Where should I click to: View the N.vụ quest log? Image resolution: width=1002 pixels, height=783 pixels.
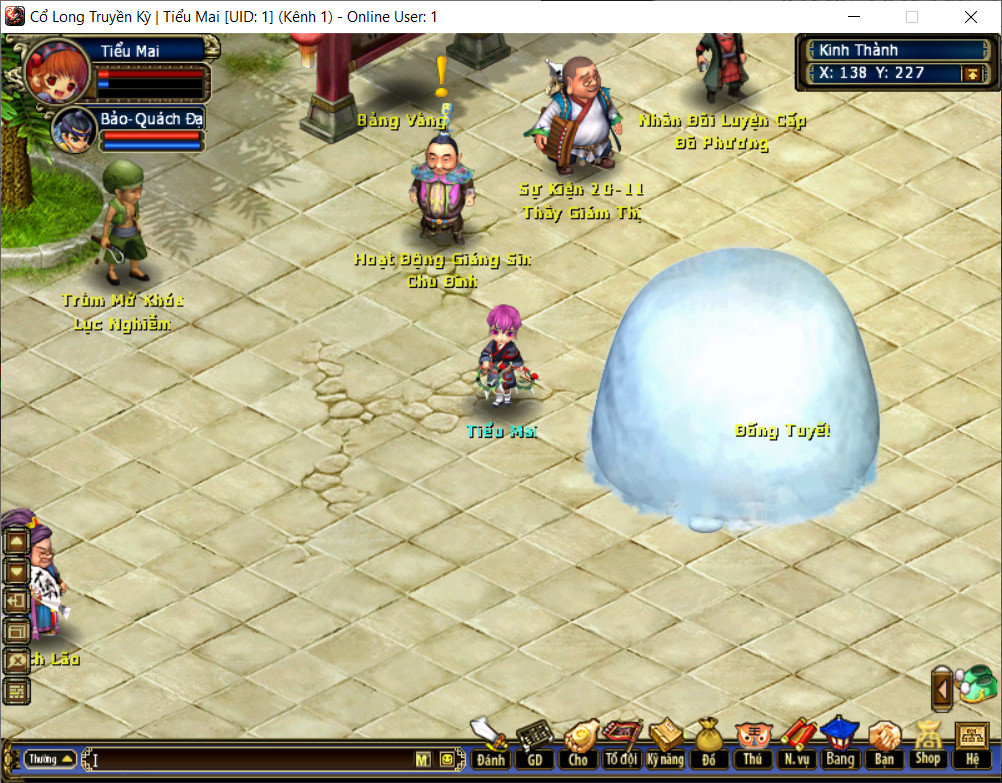pyautogui.click(x=796, y=745)
